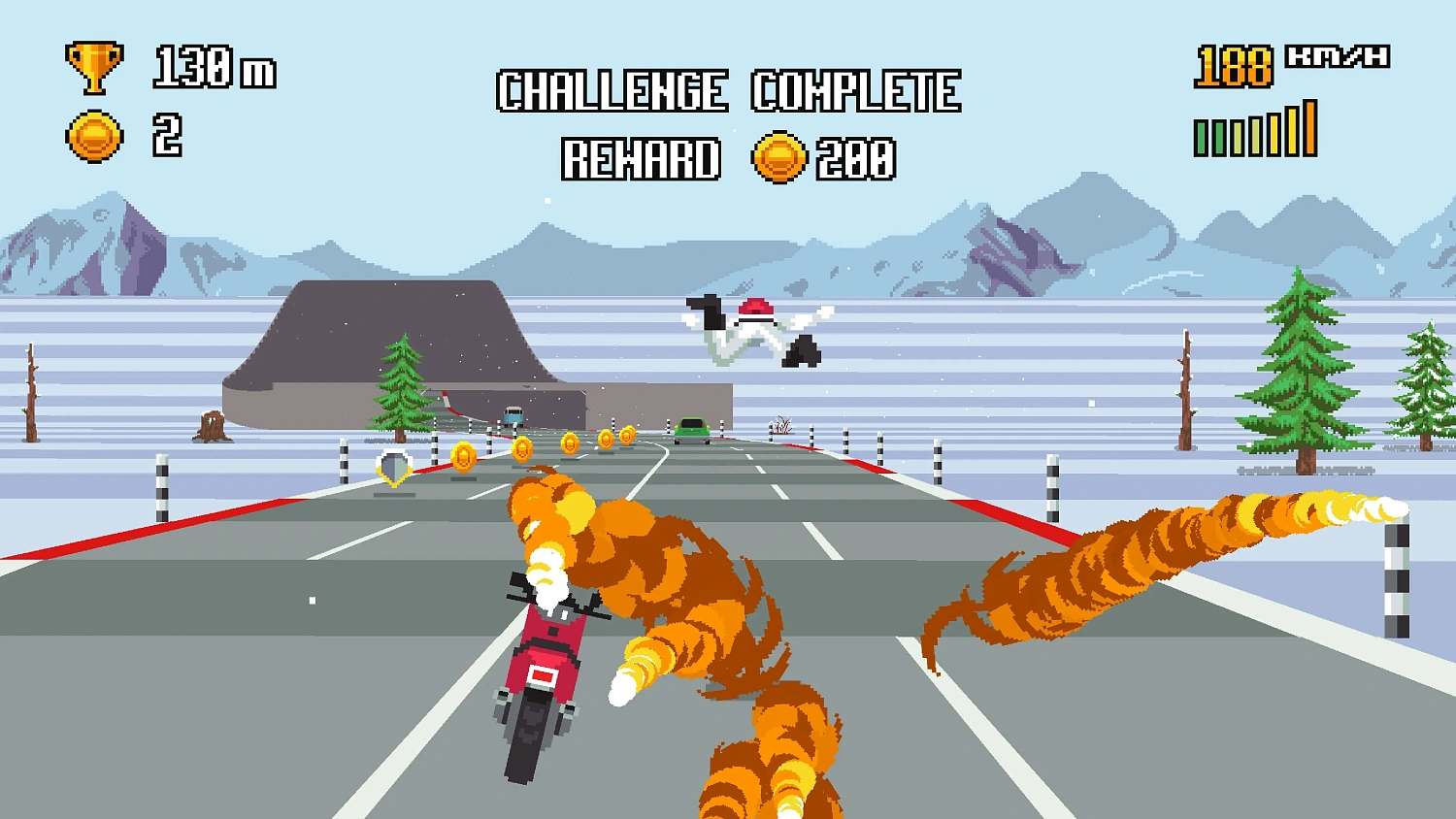Click the REWARD 200 label
Image resolution: width=1456 pixels, height=819 pixels.
click(726, 158)
